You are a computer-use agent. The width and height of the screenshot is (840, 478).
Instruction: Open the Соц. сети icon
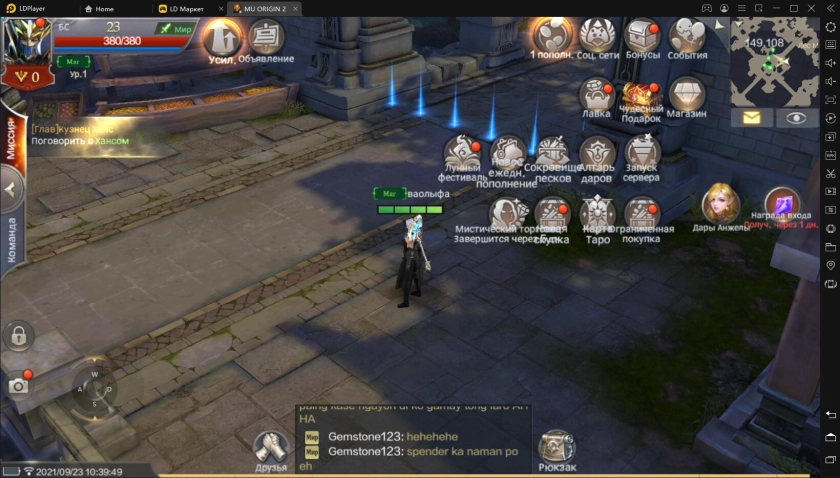coord(598,36)
